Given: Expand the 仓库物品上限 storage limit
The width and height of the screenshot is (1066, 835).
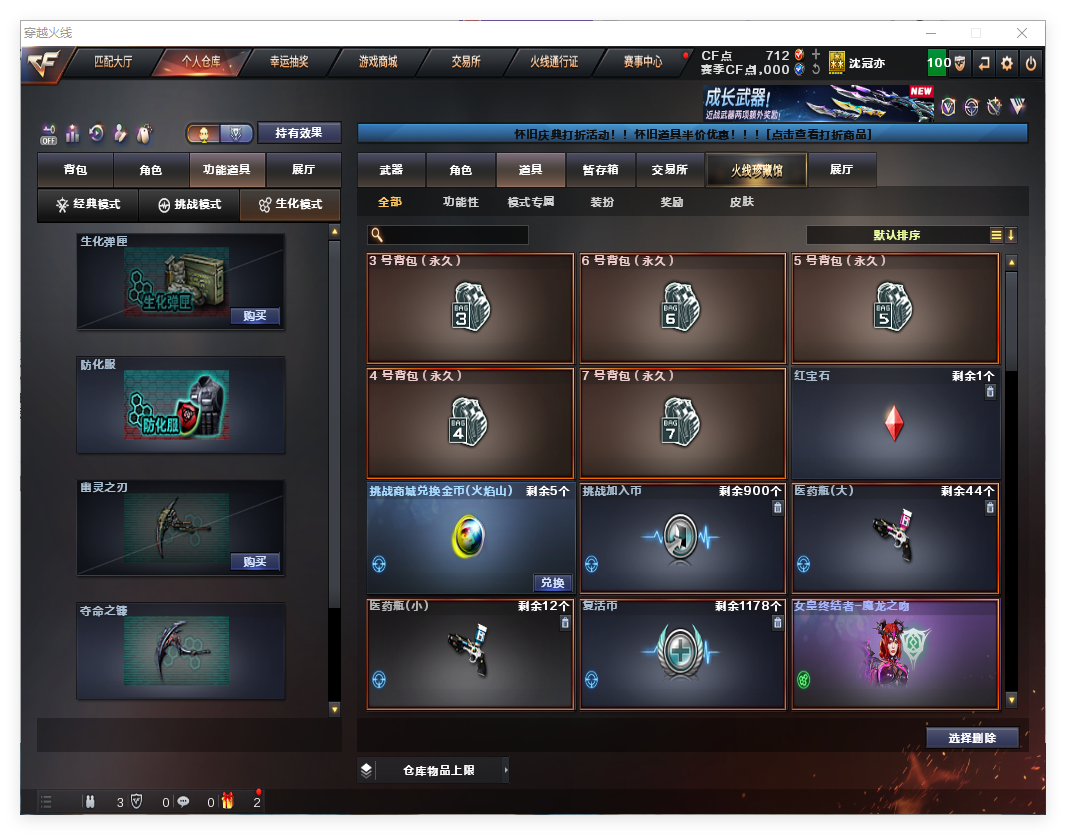Looking at the screenshot, I should (x=438, y=770).
